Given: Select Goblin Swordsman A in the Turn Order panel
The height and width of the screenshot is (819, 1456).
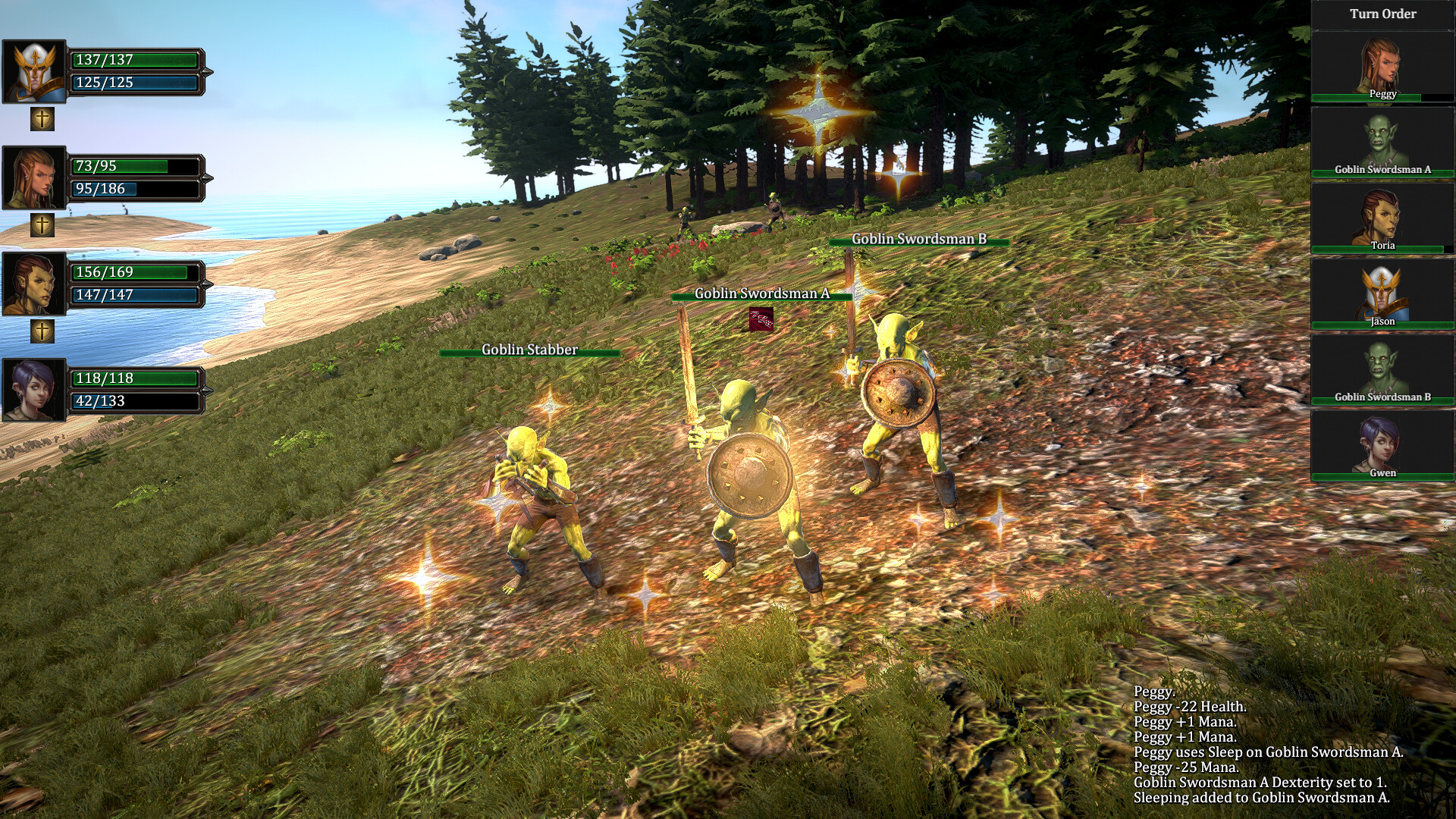Looking at the screenshot, I should tap(1382, 140).
